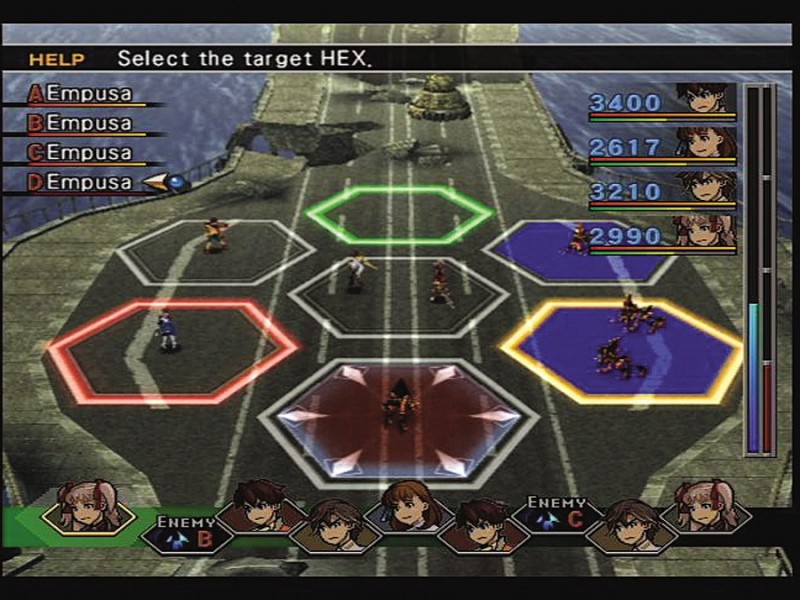Target the yellow-outlined hex
Screen dimensions: 800x600
pyautogui.click(x=622, y=349)
